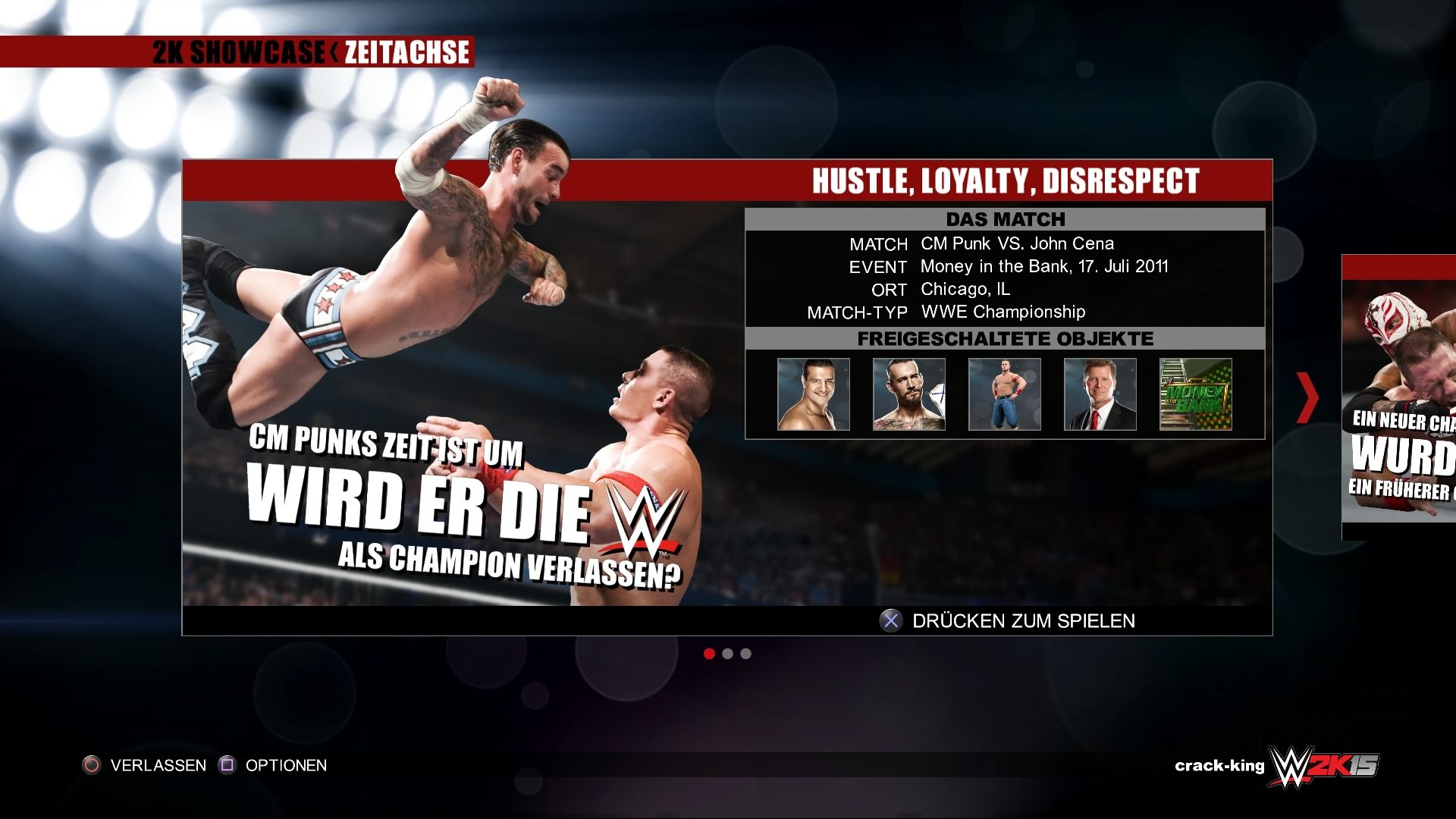
Task: Select the Alberto Del Rio unlockable portrait
Action: [x=812, y=394]
